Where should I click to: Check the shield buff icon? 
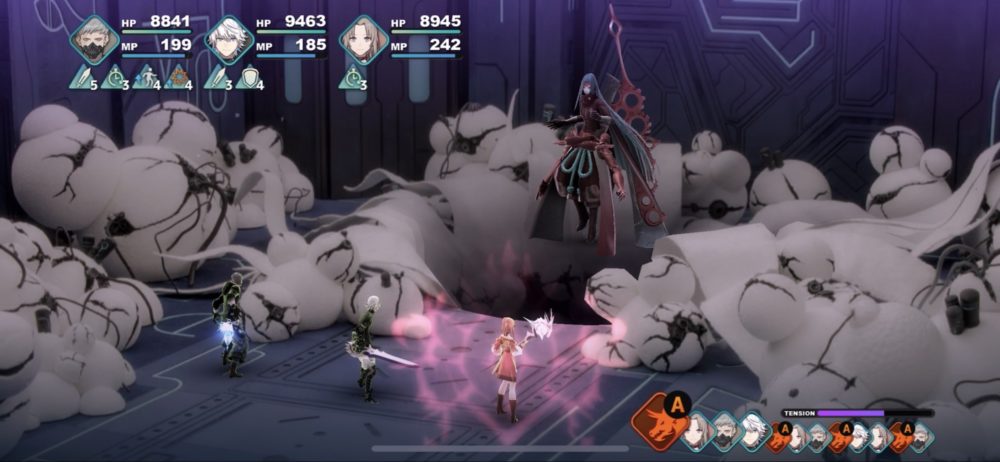(249, 77)
